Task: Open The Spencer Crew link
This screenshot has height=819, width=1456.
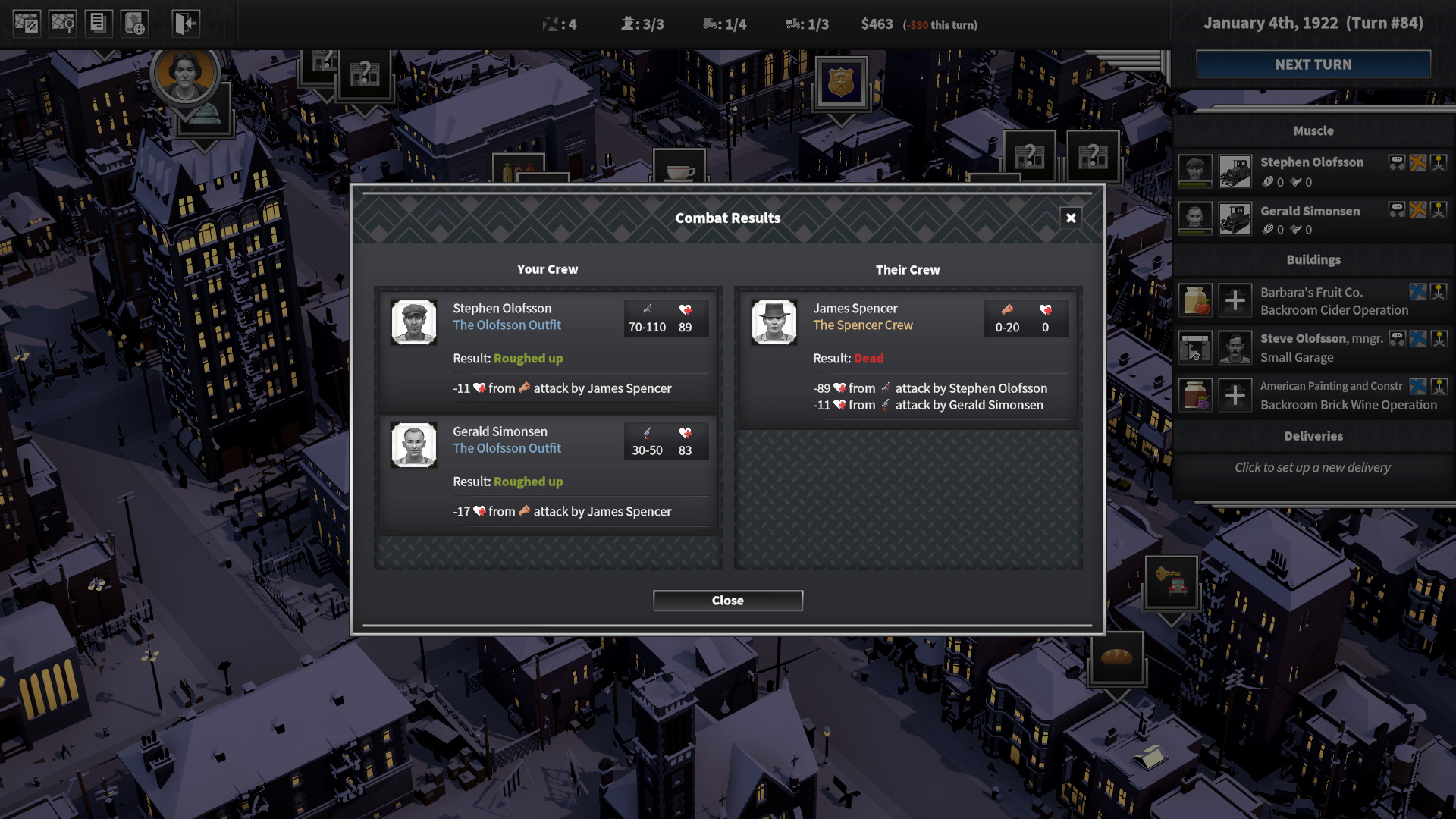Action: tap(862, 325)
